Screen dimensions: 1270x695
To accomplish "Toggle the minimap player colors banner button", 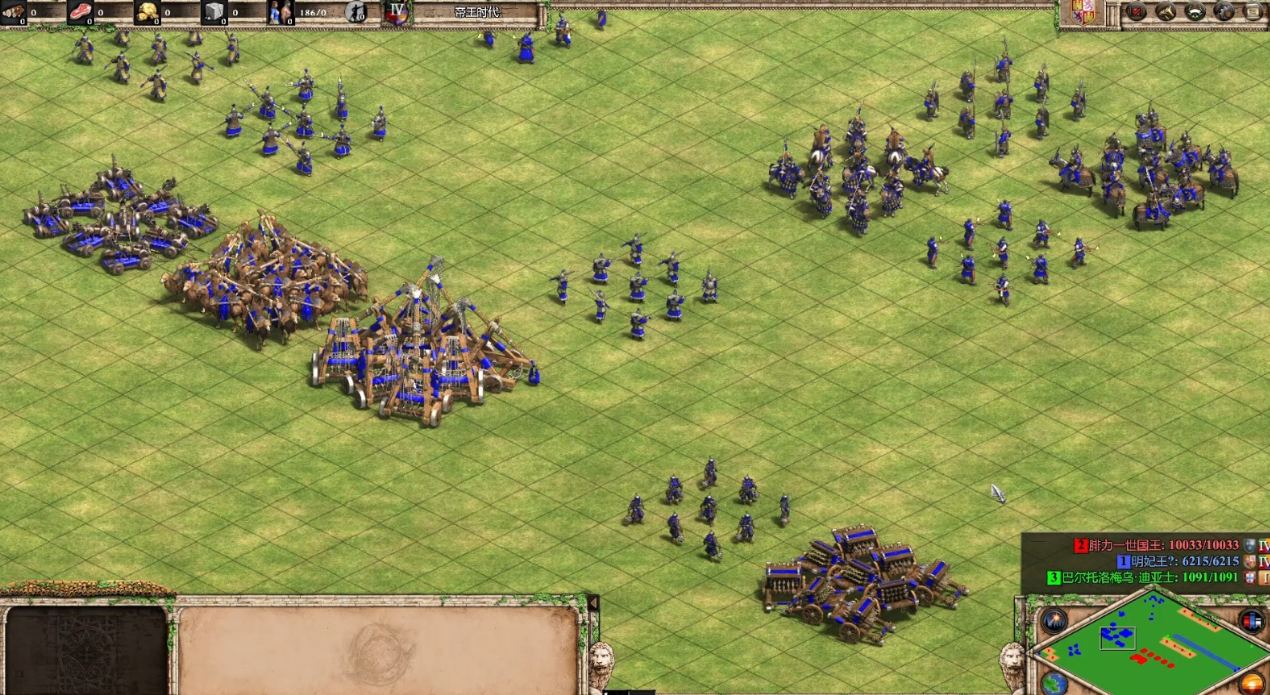I will coord(1252,620).
